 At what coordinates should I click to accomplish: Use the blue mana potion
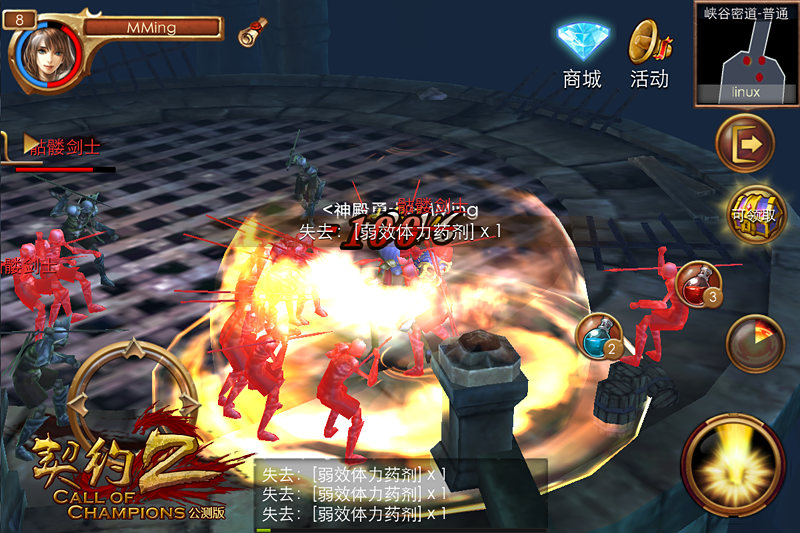coord(600,337)
